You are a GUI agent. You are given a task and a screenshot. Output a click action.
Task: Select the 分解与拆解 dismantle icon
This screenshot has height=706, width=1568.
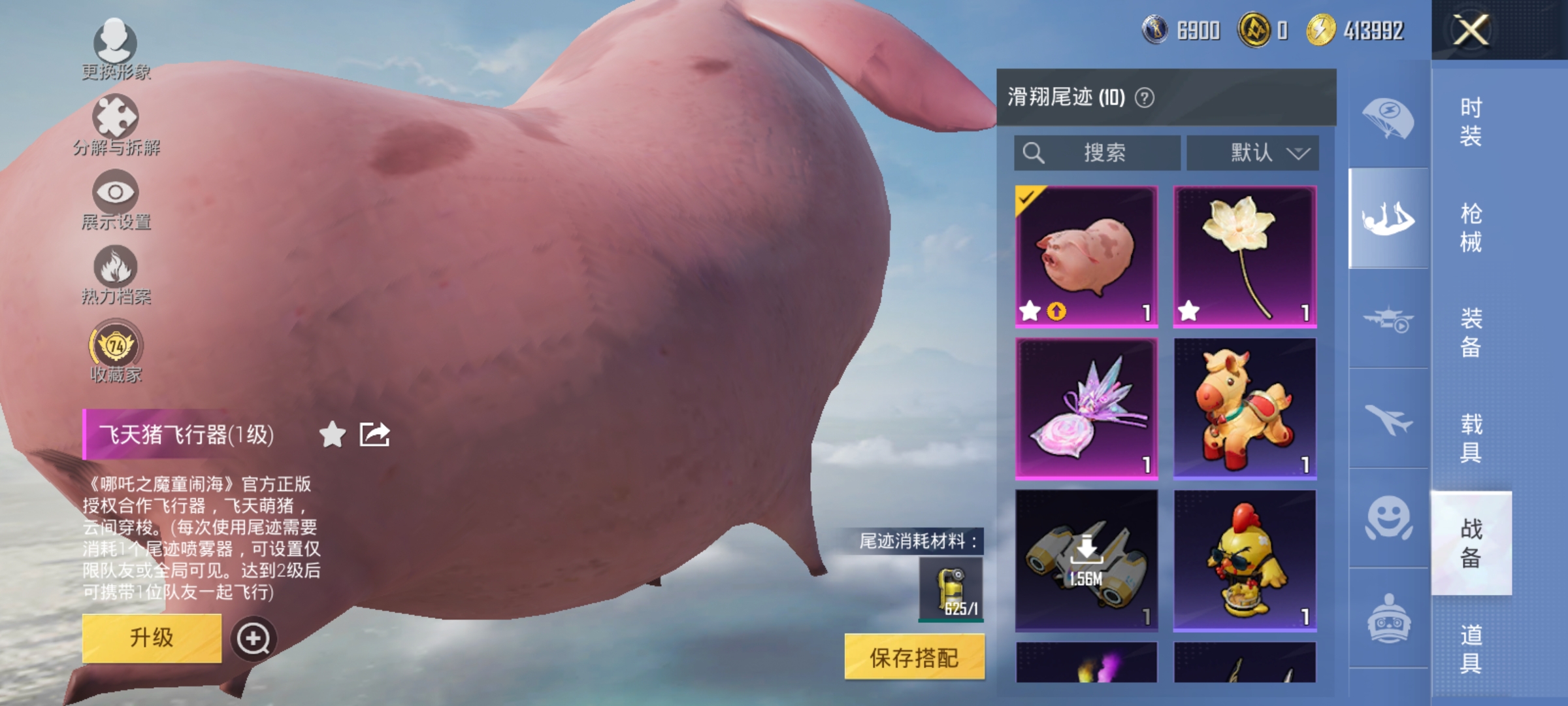[114, 120]
